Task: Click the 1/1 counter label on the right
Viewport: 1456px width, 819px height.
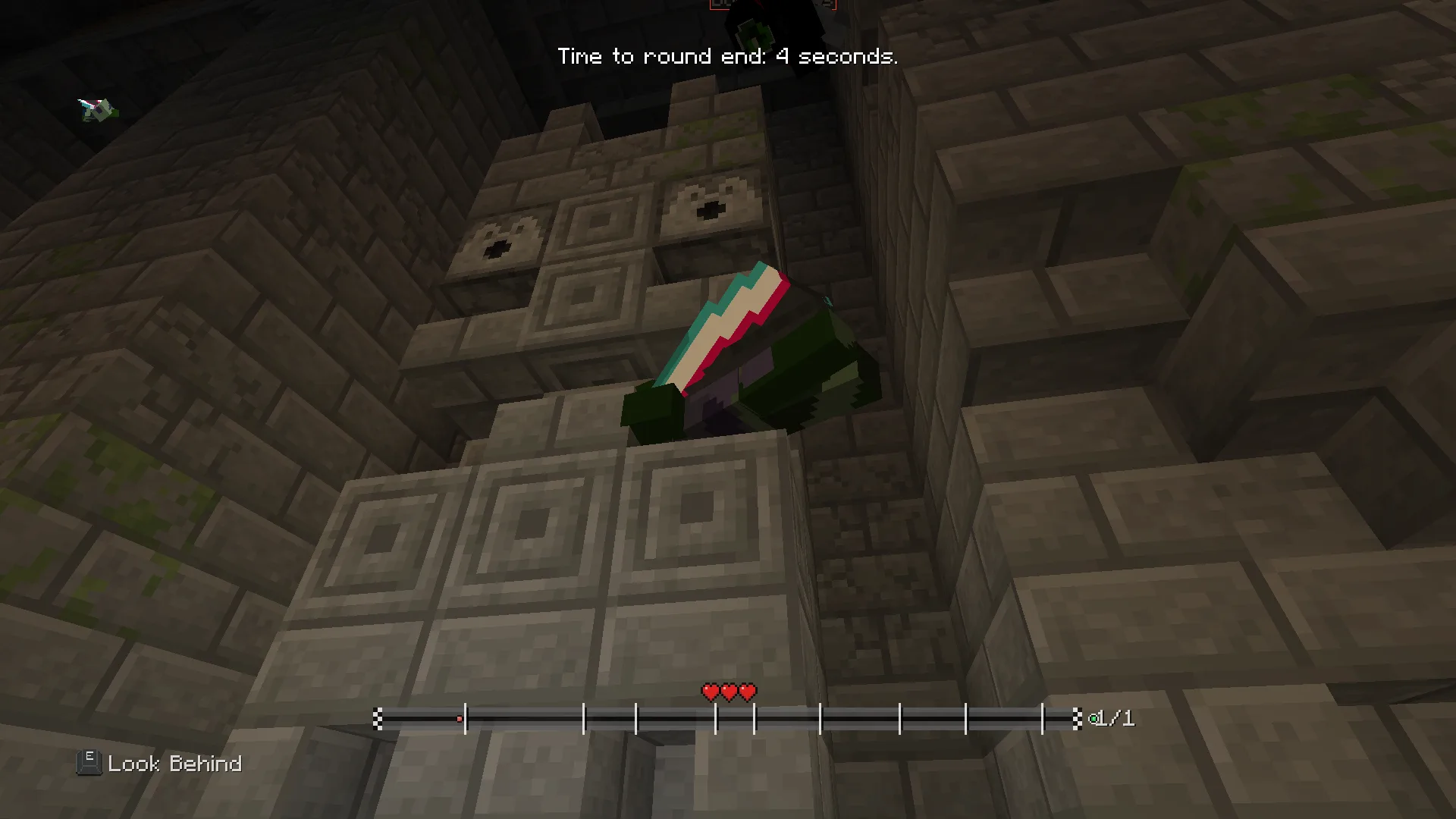Action: (x=1115, y=717)
